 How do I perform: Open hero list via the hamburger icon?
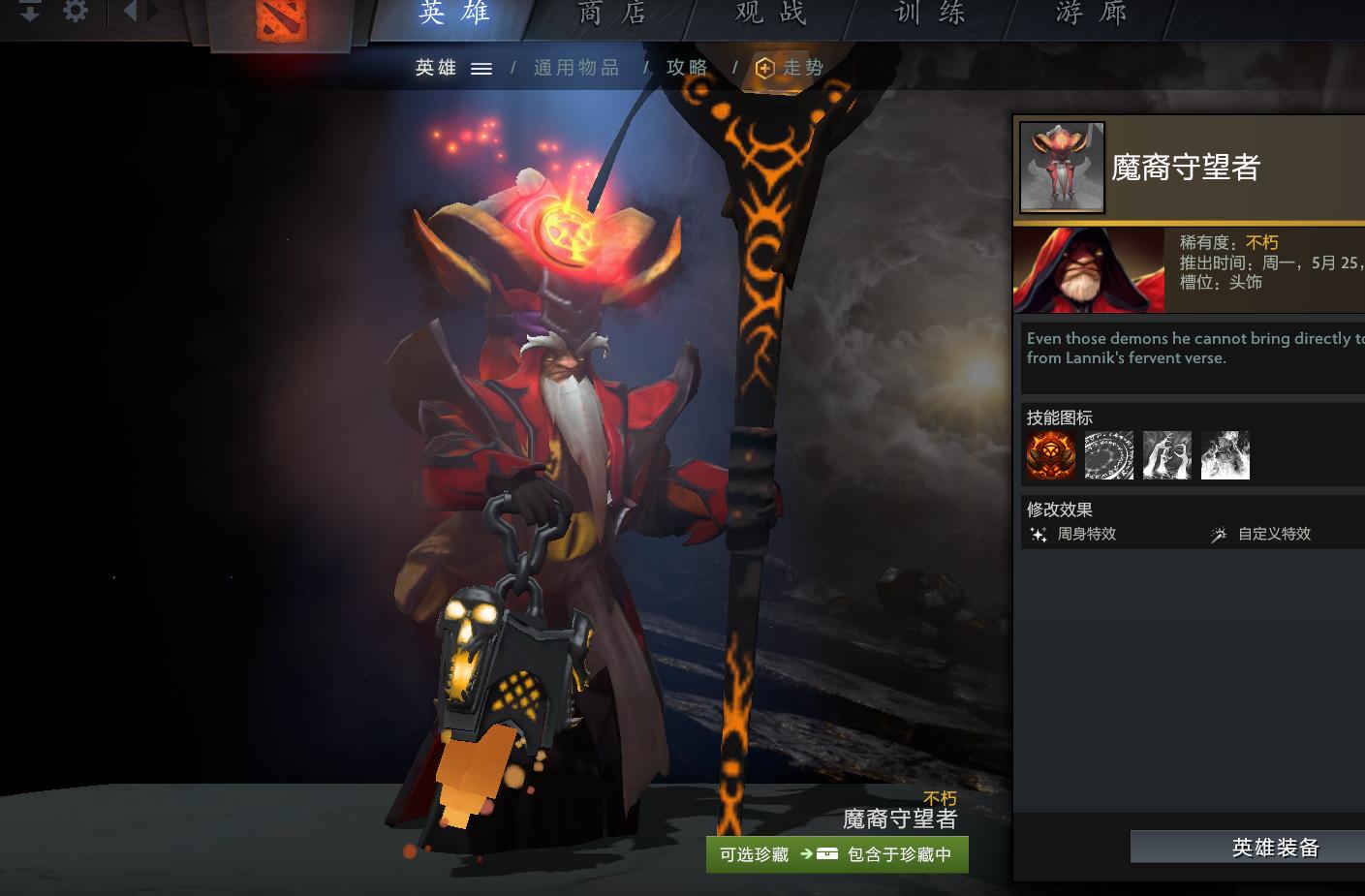pyautogui.click(x=481, y=68)
